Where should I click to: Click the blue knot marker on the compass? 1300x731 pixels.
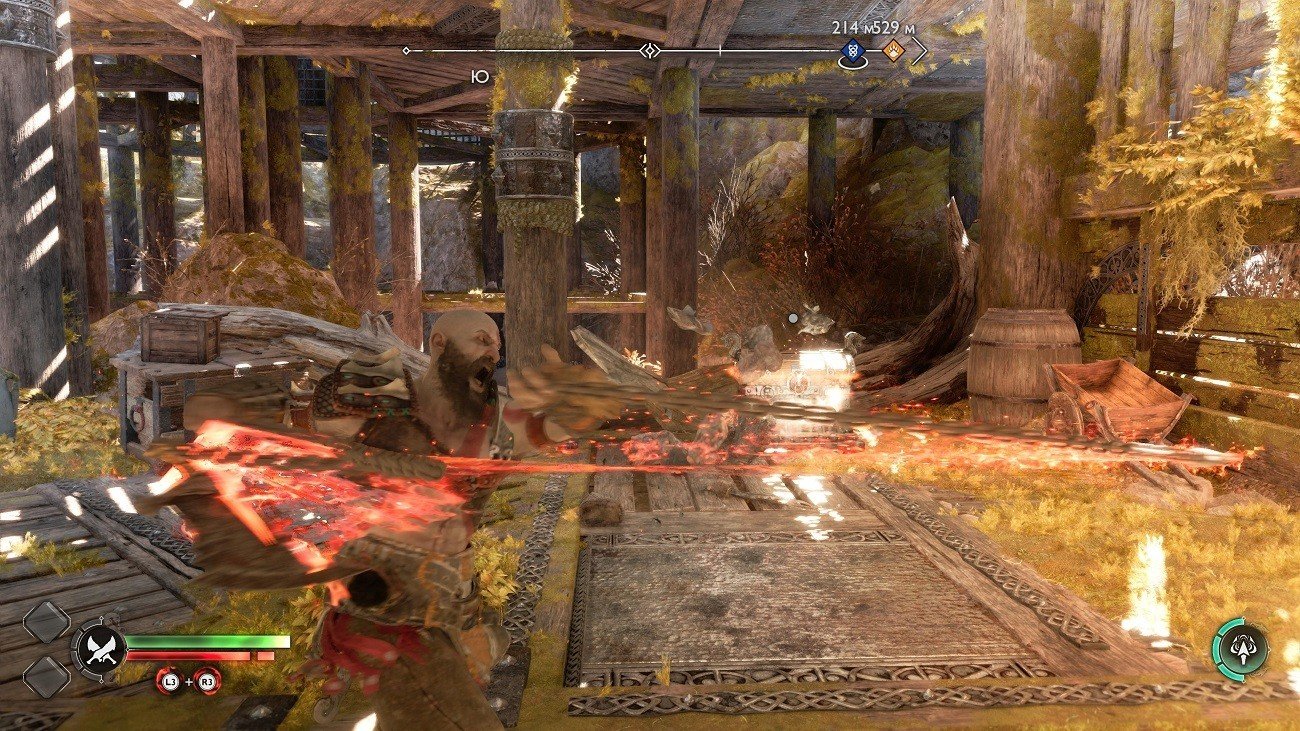853,52
